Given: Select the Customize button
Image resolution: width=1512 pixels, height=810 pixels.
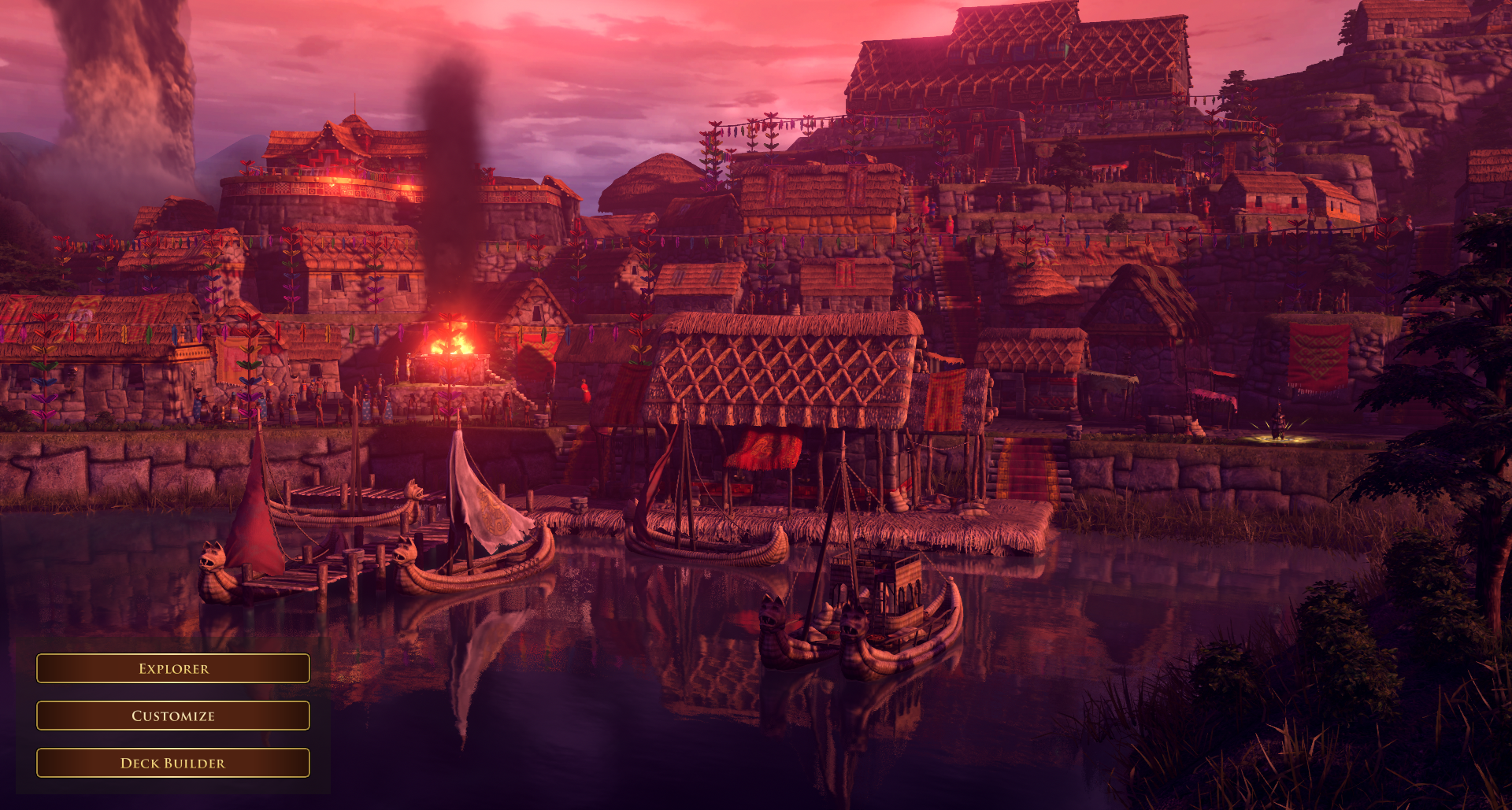Looking at the screenshot, I should coord(173,716).
